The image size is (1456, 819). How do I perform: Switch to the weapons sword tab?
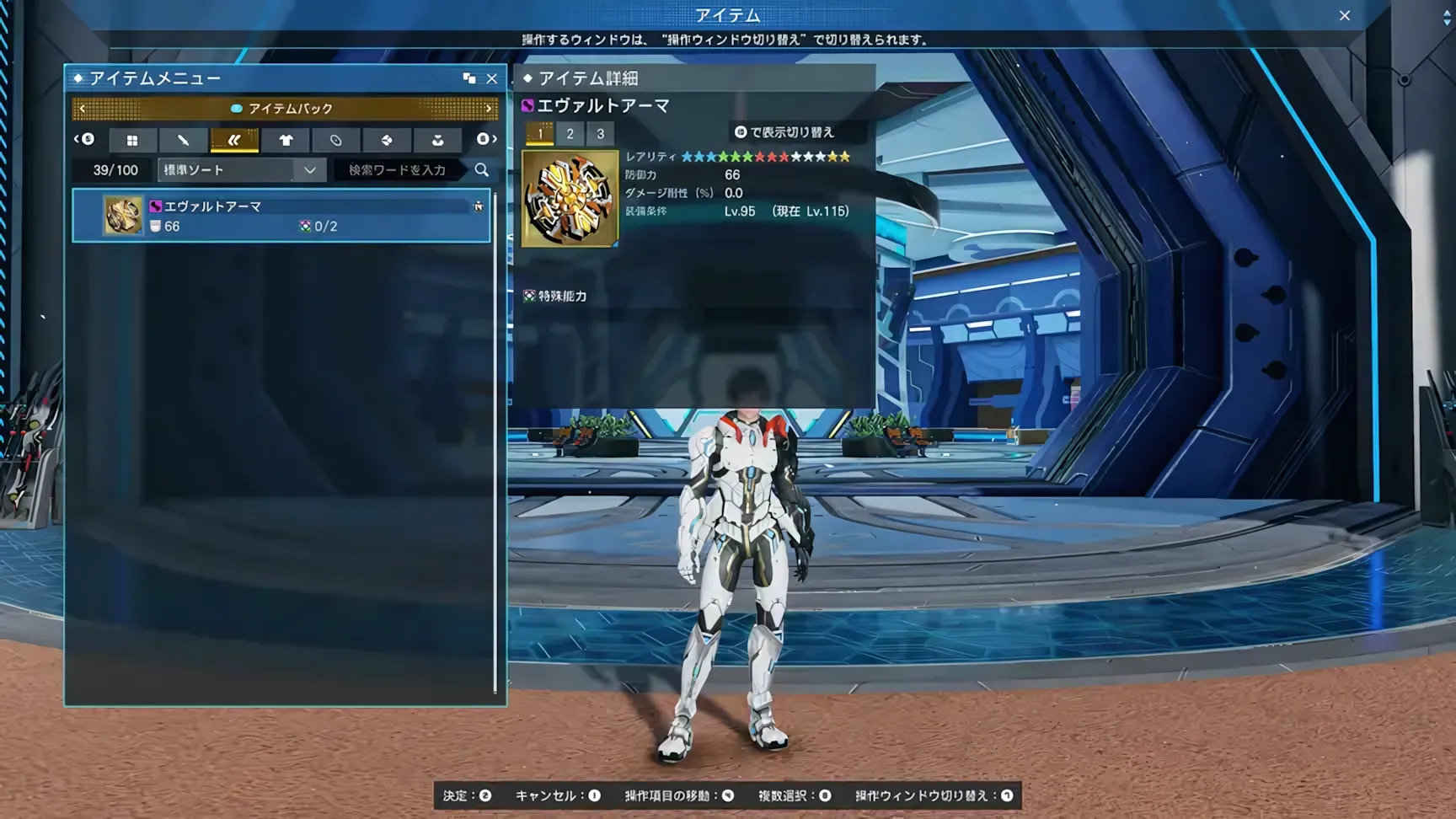click(x=183, y=140)
